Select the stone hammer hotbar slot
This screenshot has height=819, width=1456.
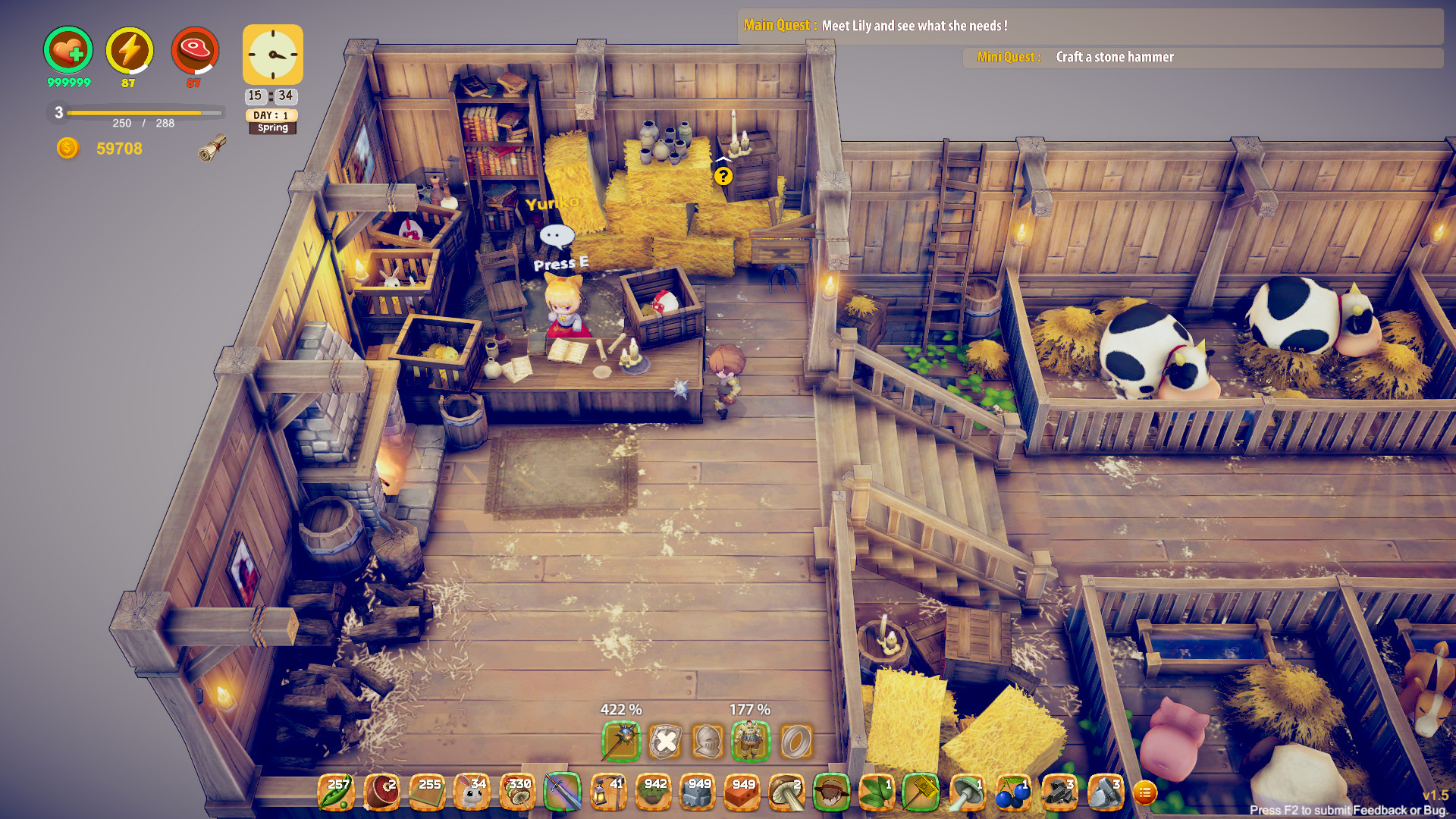point(919,793)
